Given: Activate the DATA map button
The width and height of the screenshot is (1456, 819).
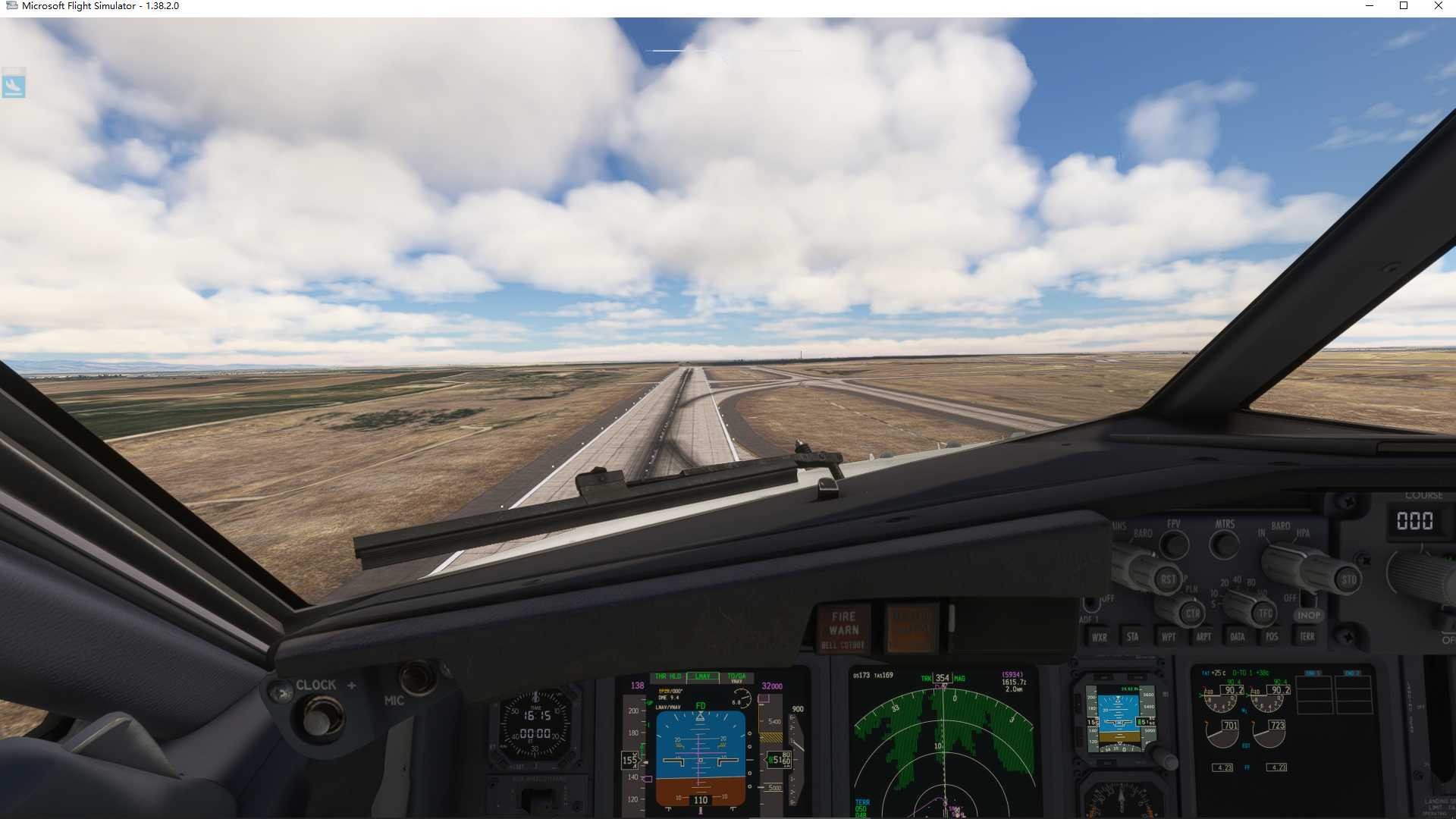Looking at the screenshot, I should [x=1238, y=637].
